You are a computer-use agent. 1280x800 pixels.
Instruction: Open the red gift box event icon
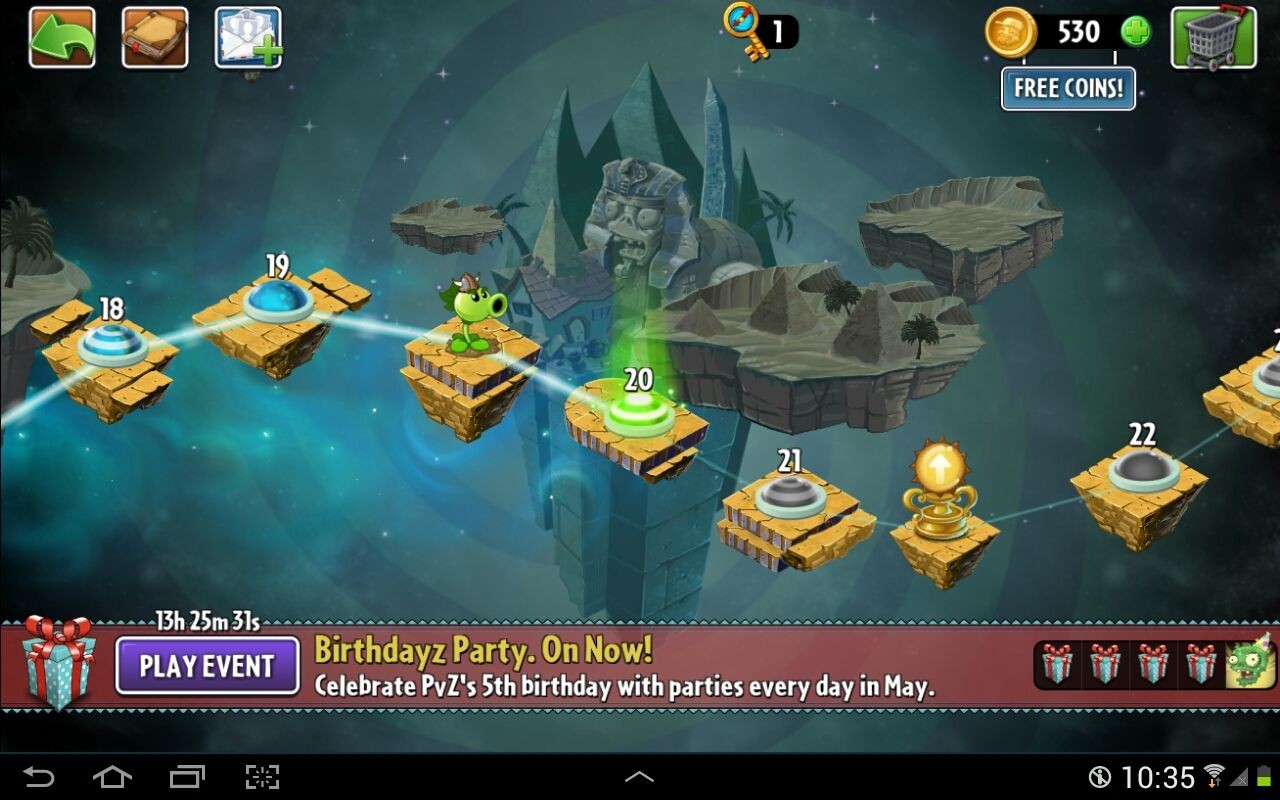[58, 660]
